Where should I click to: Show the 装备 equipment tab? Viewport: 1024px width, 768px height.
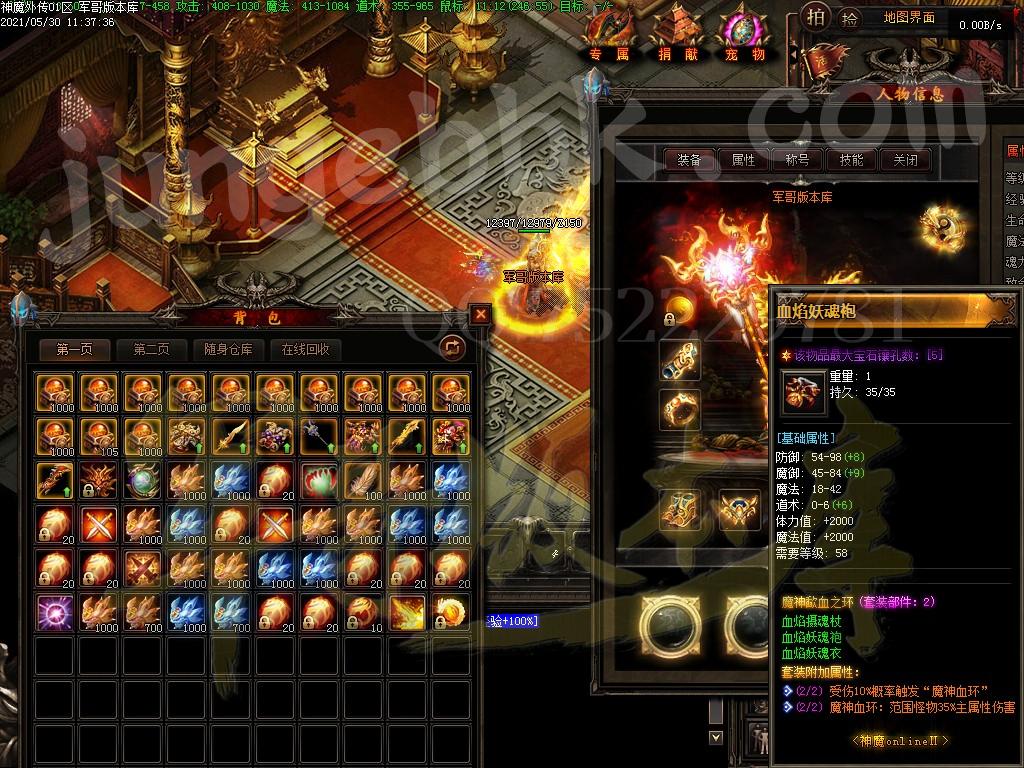[x=689, y=159]
